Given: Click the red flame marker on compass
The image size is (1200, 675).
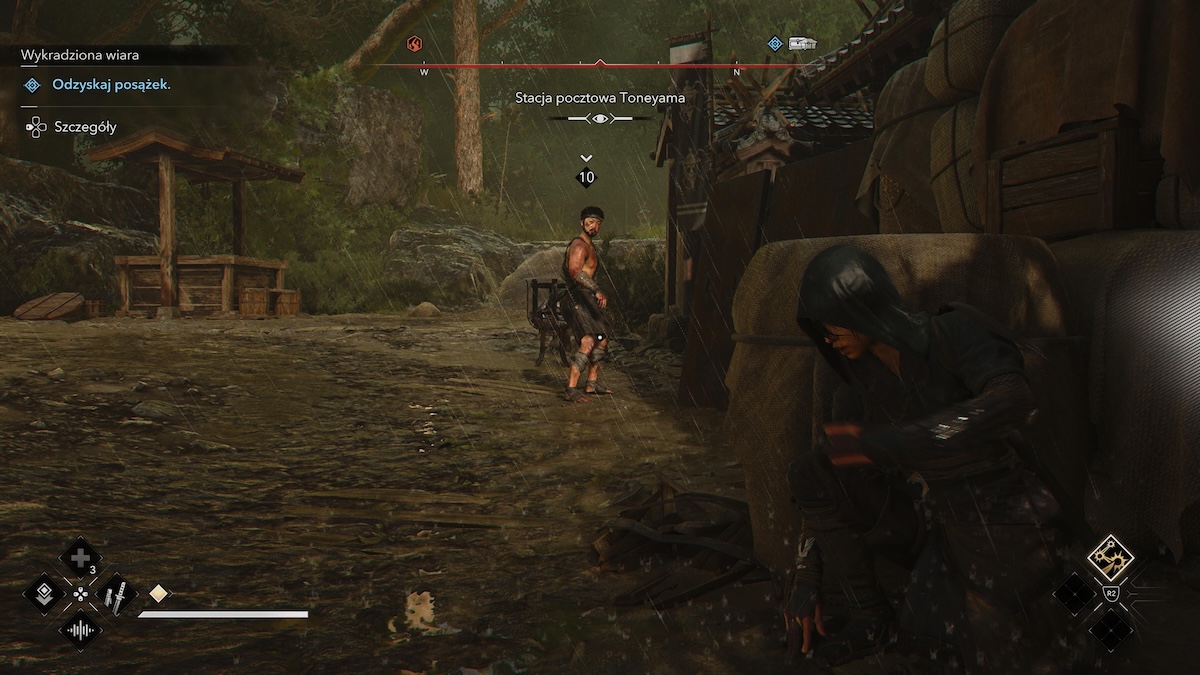Looking at the screenshot, I should click(415, 44).
